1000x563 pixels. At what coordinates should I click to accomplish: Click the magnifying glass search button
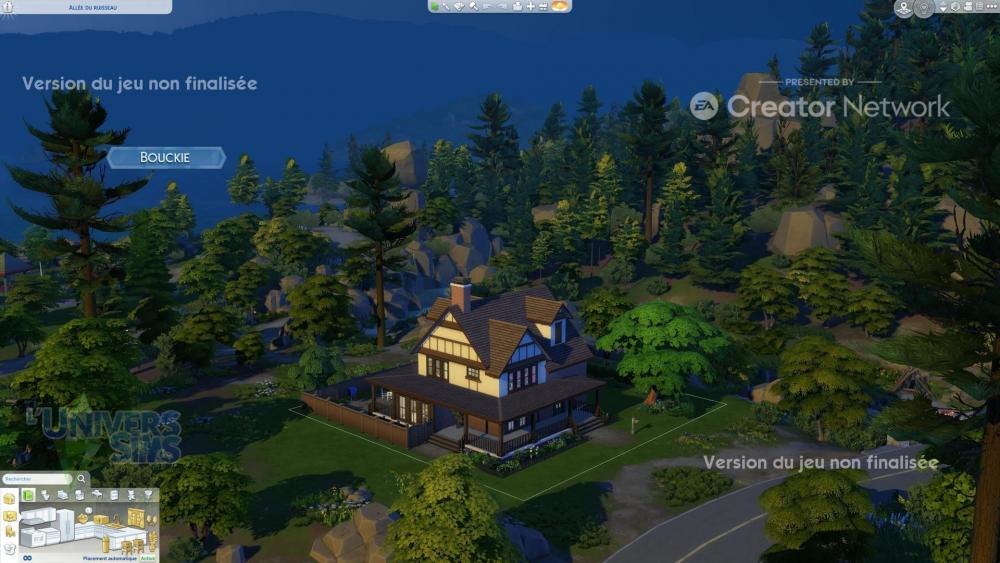pyautogui.click(x=82, y=479)
